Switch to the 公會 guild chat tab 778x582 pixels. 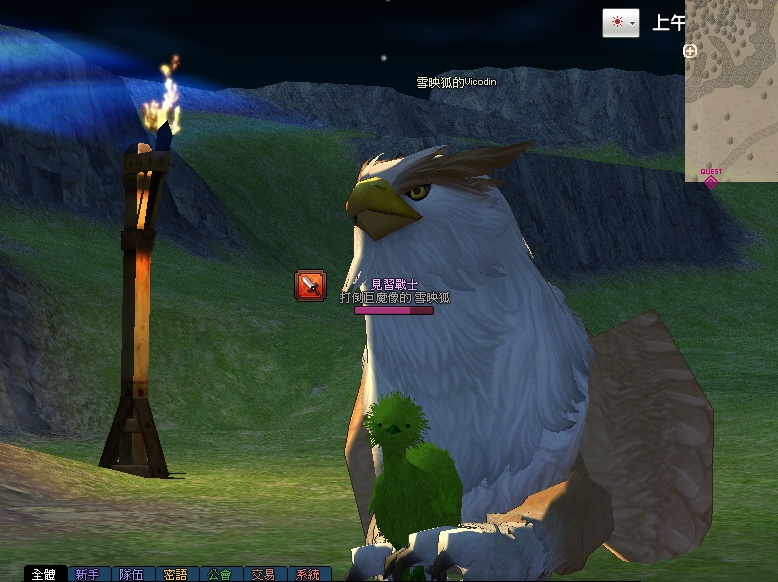pyautogui.click(x=219, y=575)
